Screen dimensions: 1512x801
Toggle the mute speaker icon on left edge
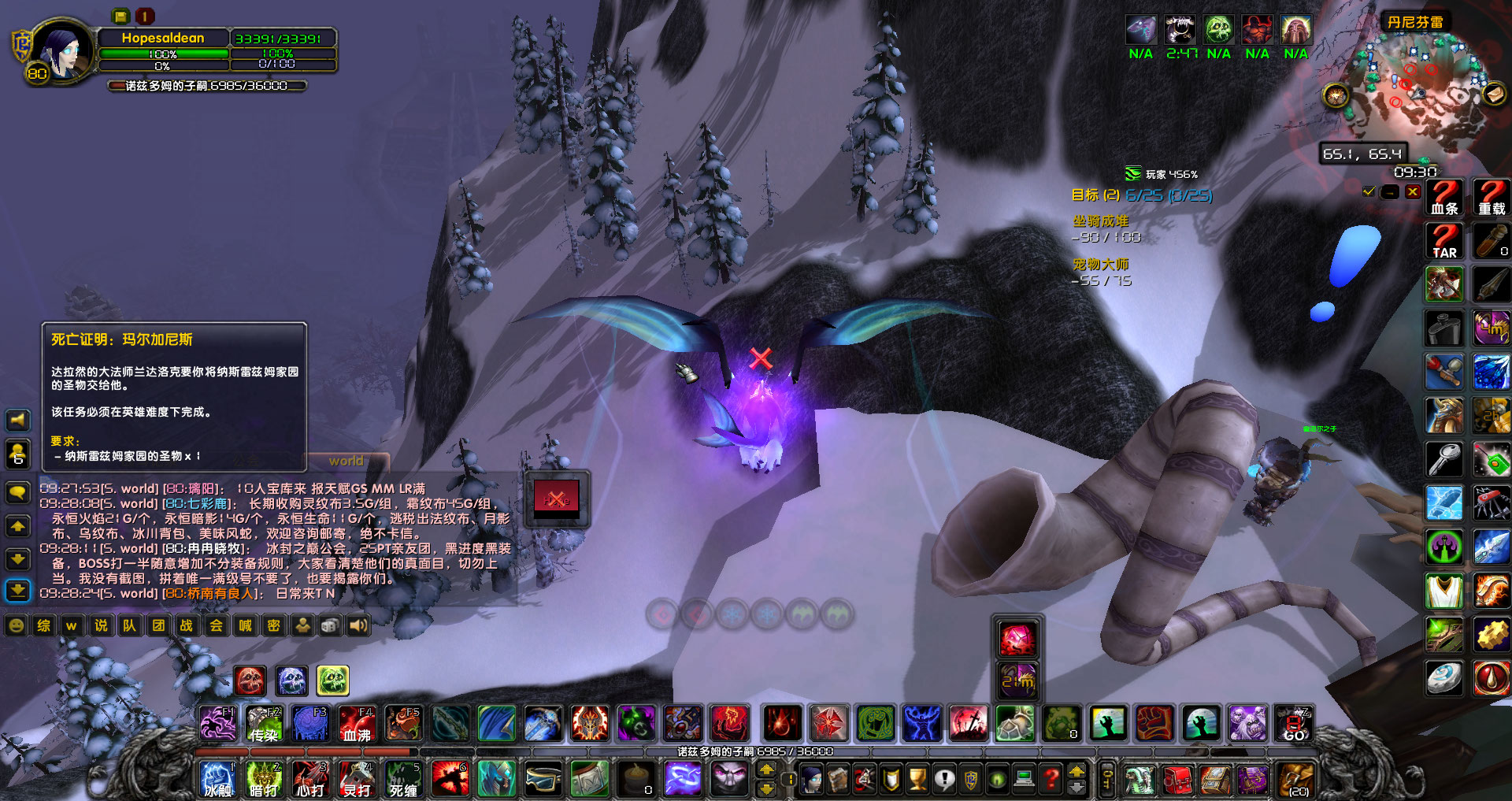[17, 421]
